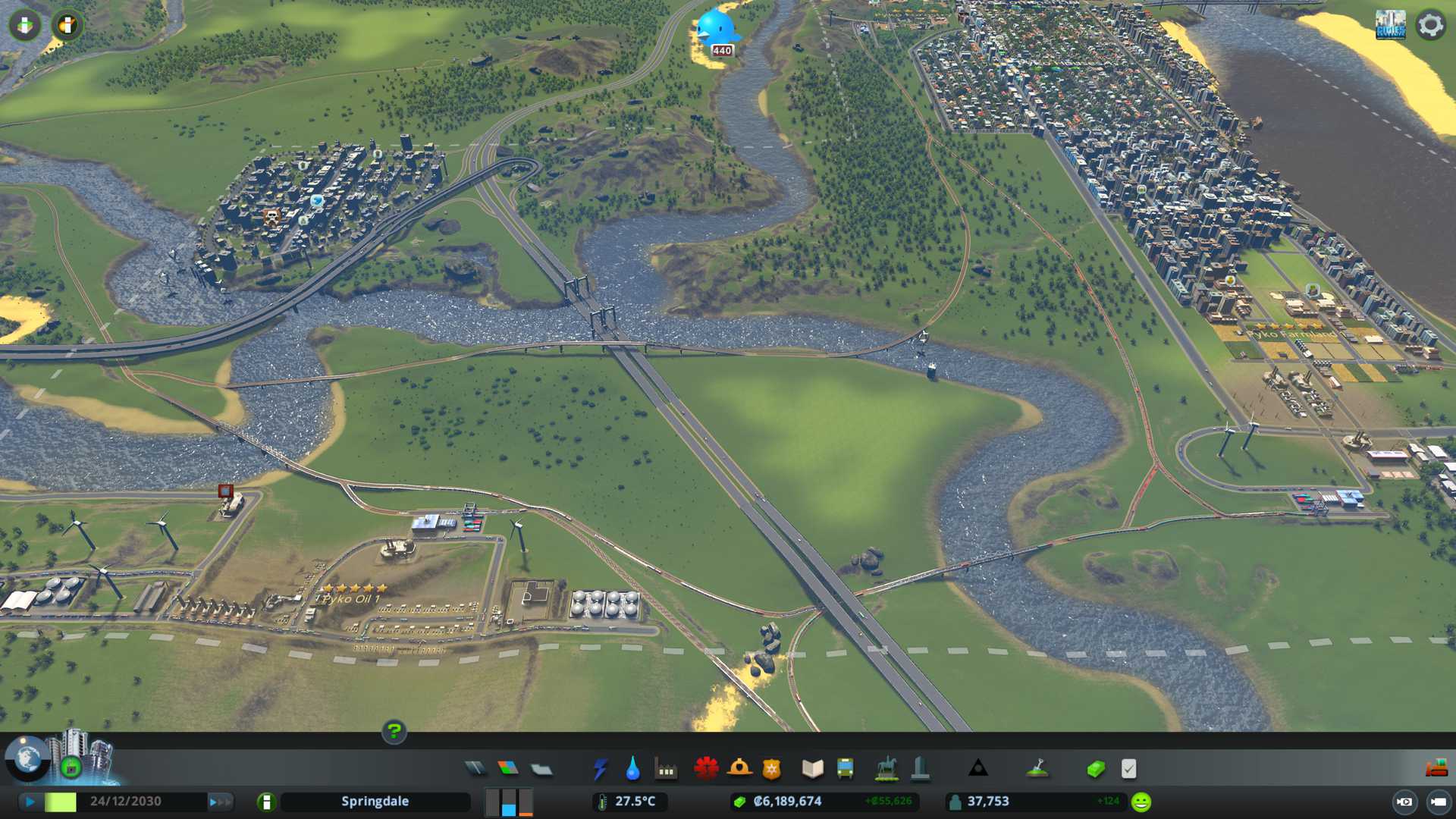Screen dimensions: 1456x819
Task: Open the Parks statue menu
Action: click(886, 769)
